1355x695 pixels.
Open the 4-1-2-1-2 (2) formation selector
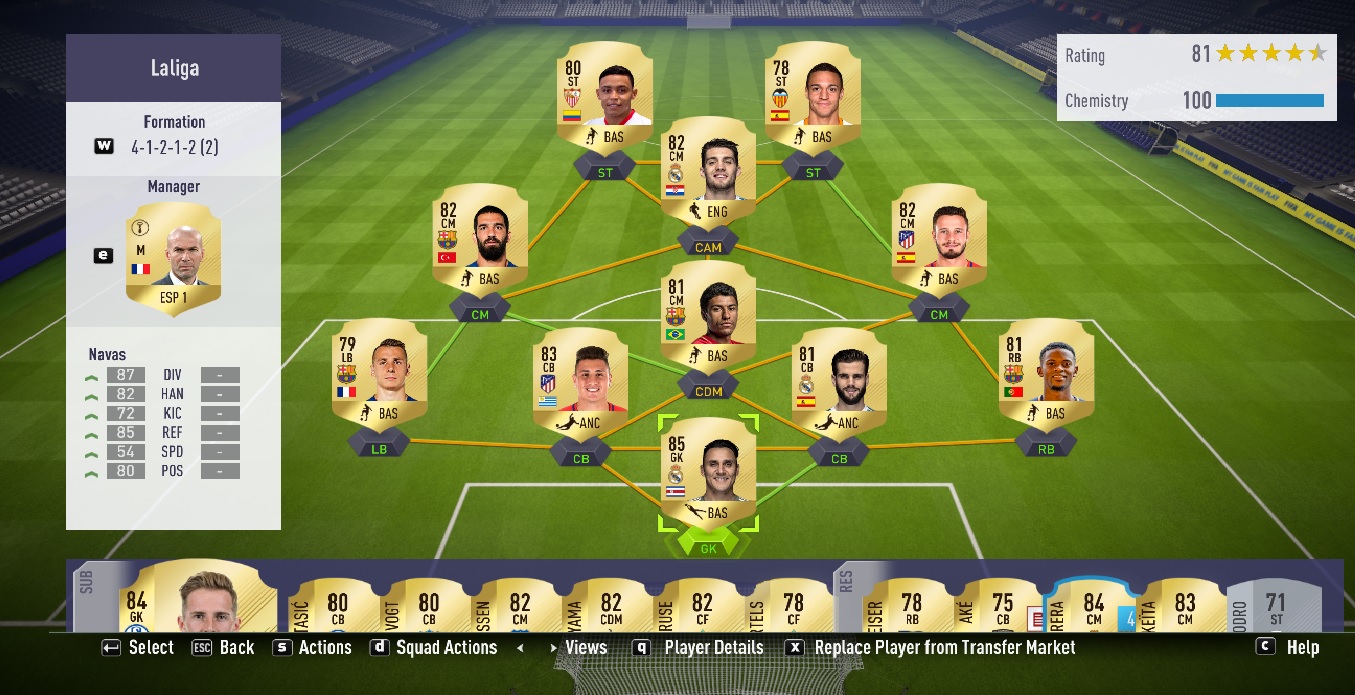(173, 146)
